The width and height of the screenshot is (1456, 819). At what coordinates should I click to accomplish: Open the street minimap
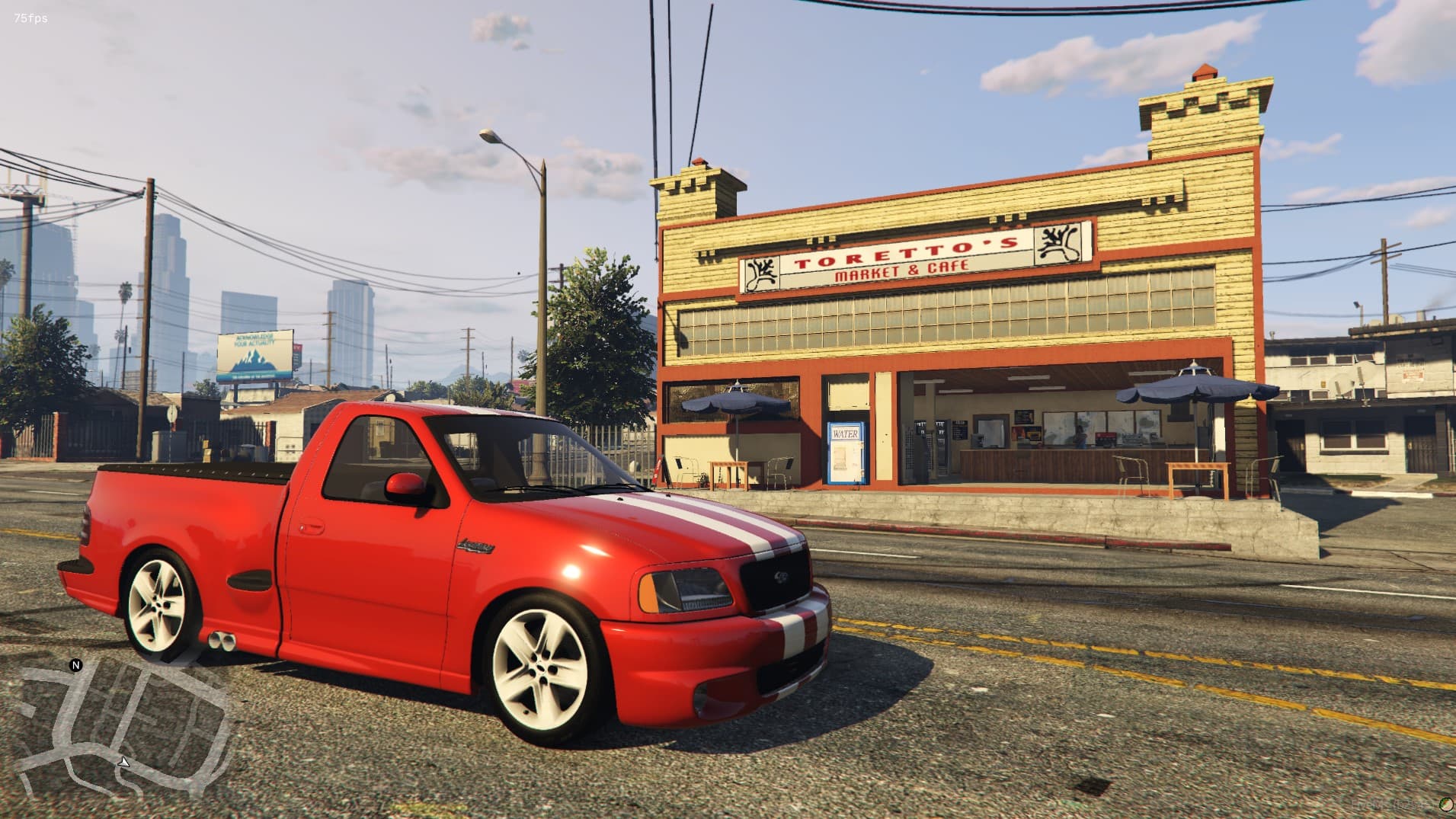[x=122, y=731]
